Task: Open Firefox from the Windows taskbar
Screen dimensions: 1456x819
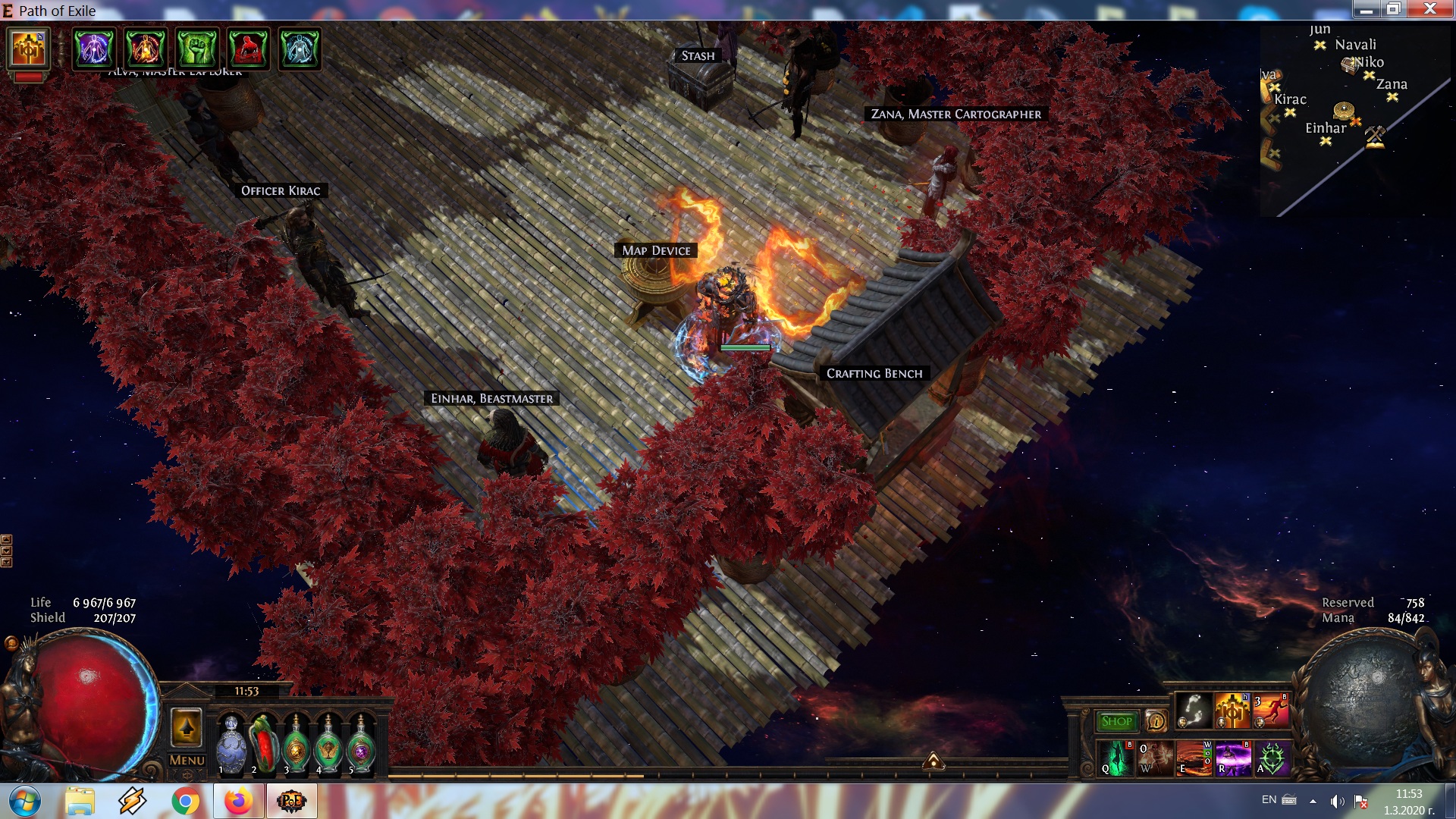Action: [238, 801]
